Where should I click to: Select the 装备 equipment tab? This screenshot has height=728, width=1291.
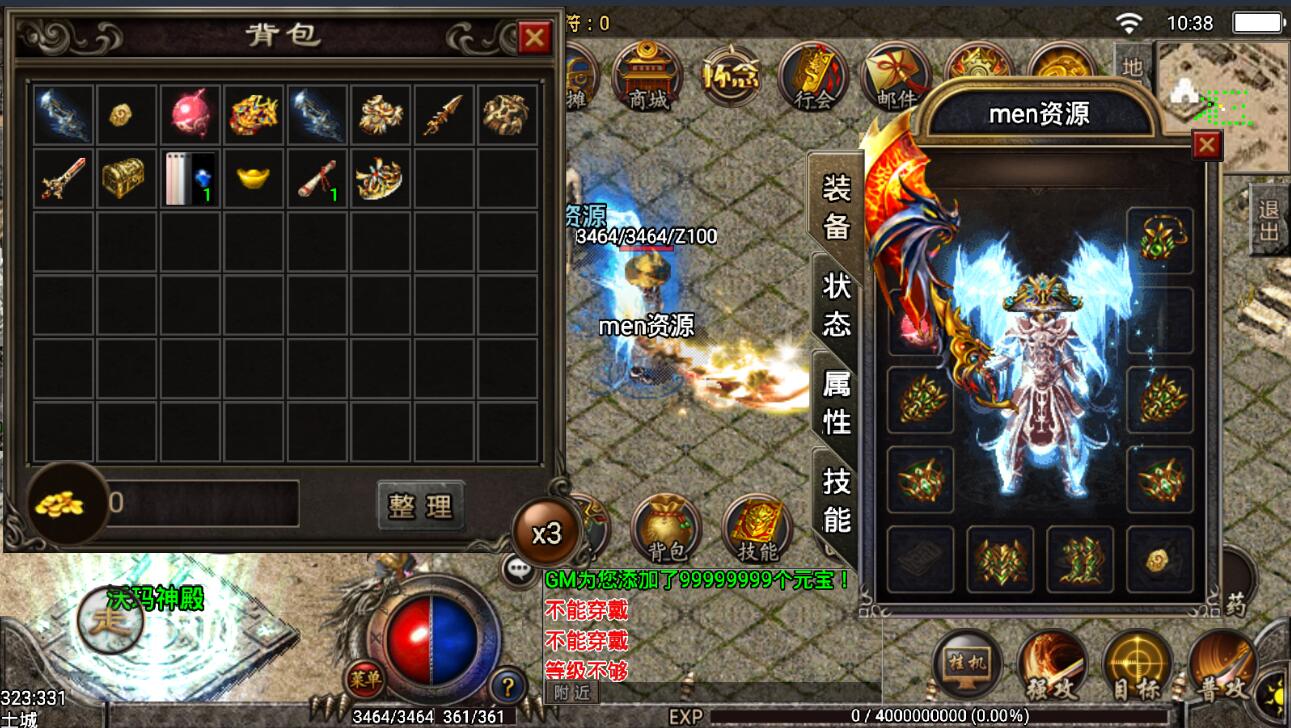pos(836,206)
